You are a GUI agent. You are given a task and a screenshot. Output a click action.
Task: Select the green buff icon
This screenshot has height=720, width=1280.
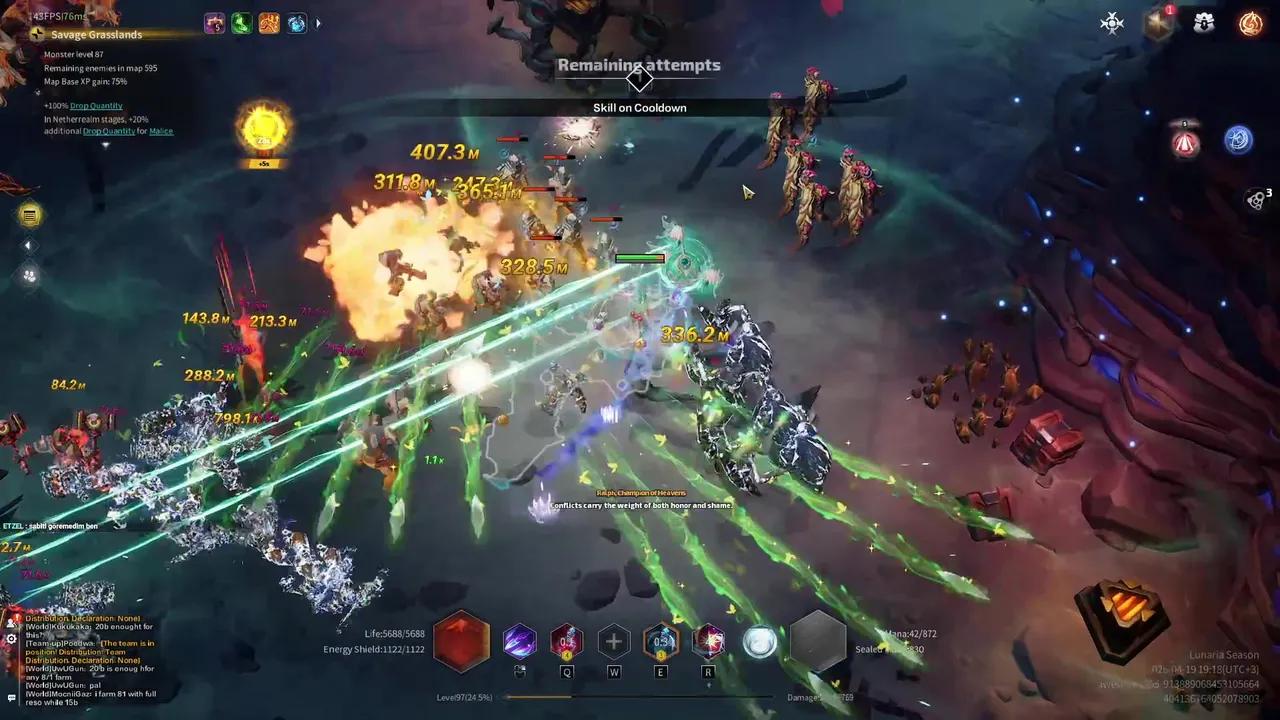click(x=242, y=23)
